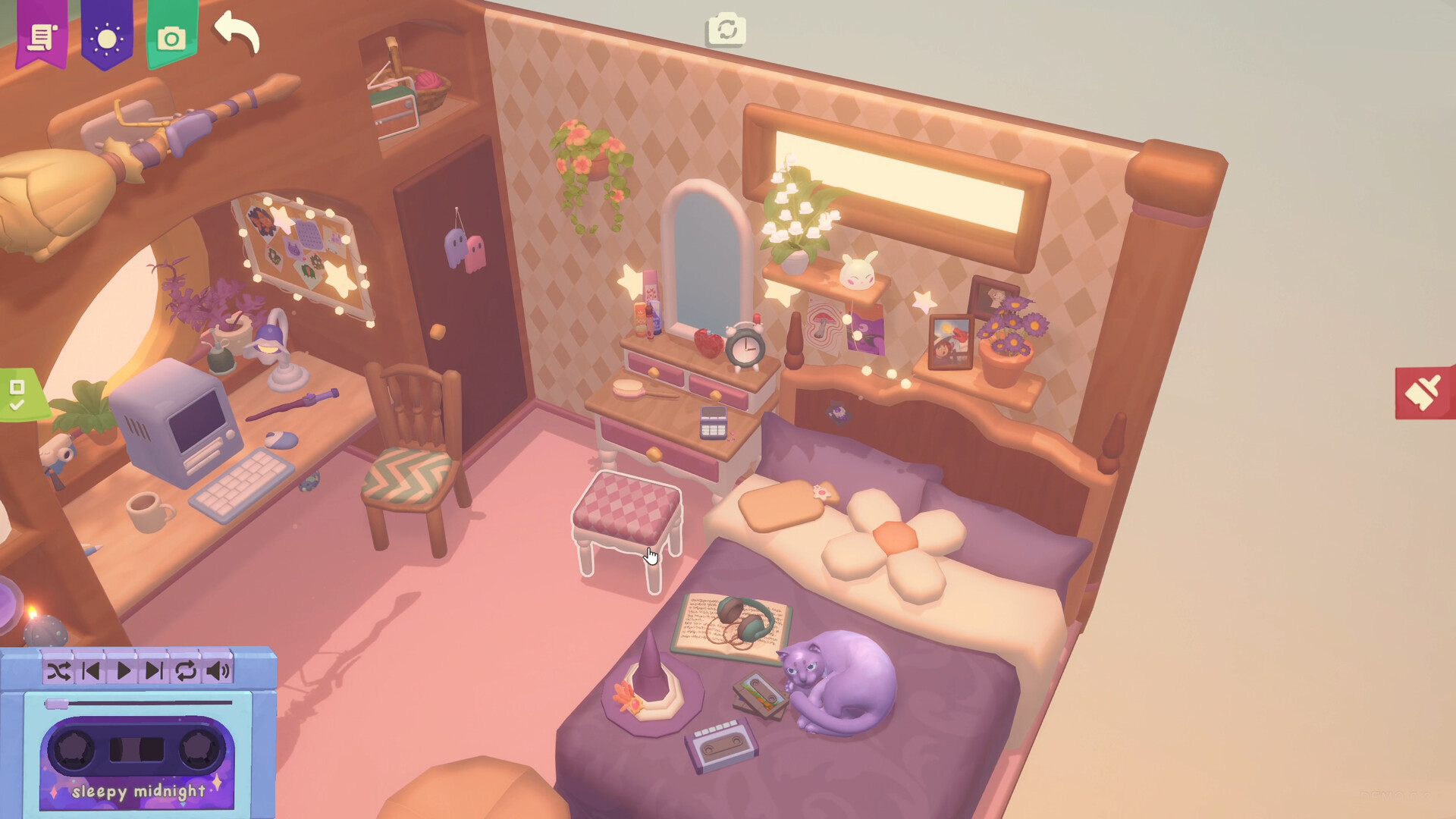Toggle day and night with the sun banner
Screen dimensions: 1456x819
coord(108,35)
